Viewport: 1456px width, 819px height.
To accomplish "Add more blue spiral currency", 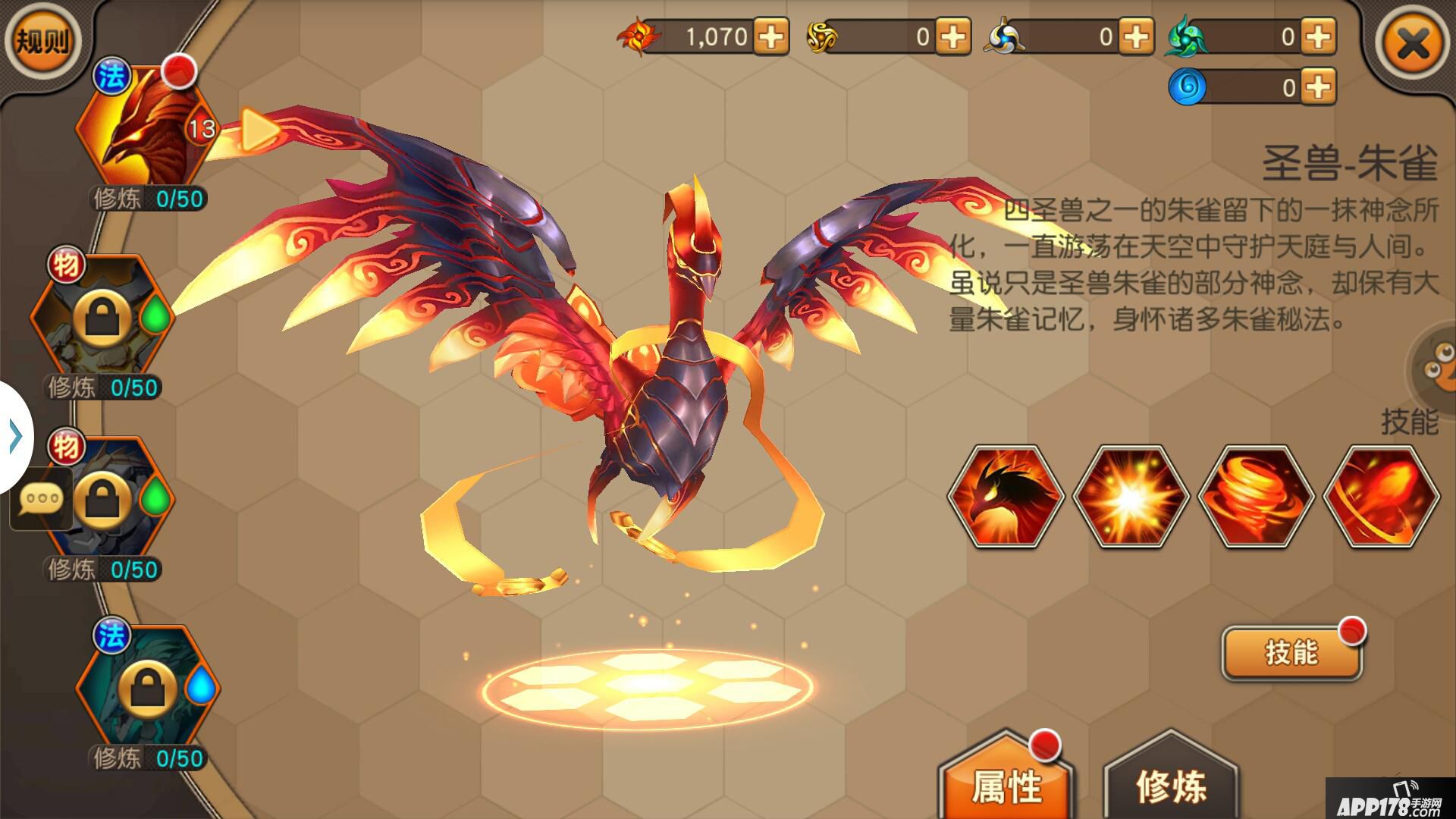I will tap(1319, 87).
